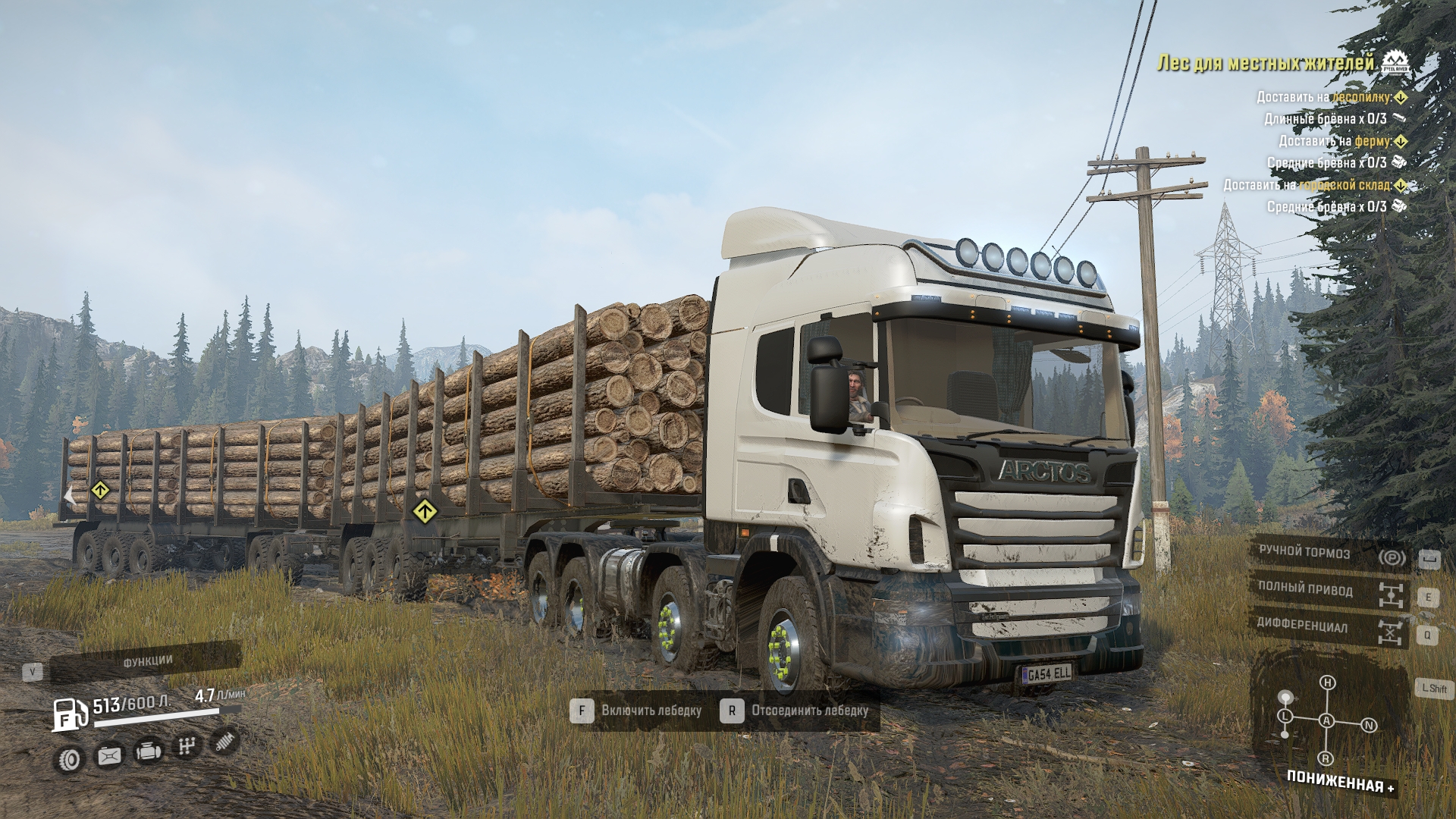1456x819 pixels.
Task: Open the Лес для местных жителей task
Action: pyautogui.click(x=1265, y=63)
